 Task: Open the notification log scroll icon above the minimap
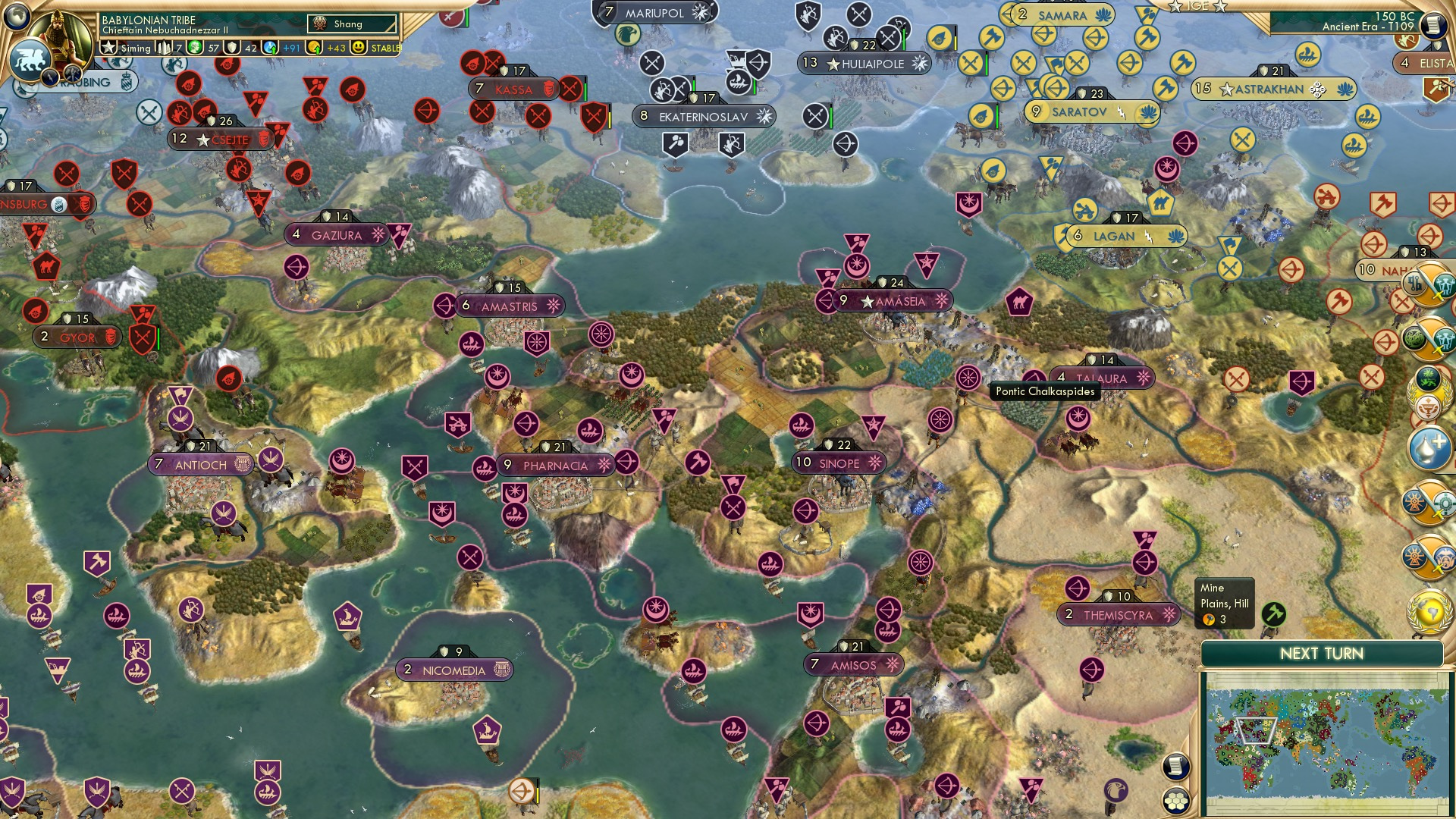pos(1175,766)
